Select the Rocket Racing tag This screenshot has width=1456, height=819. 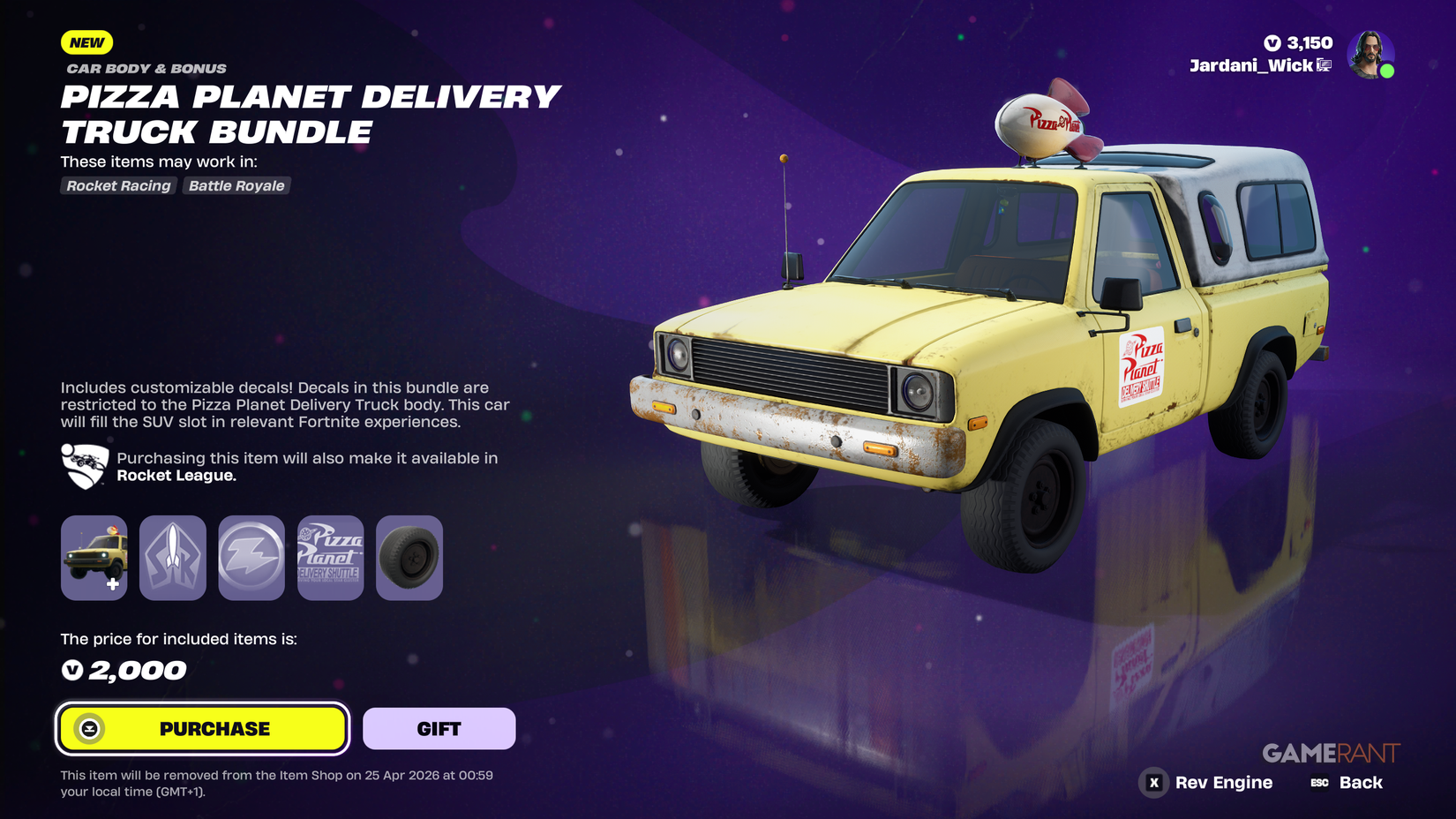click(x=118, y=185)
